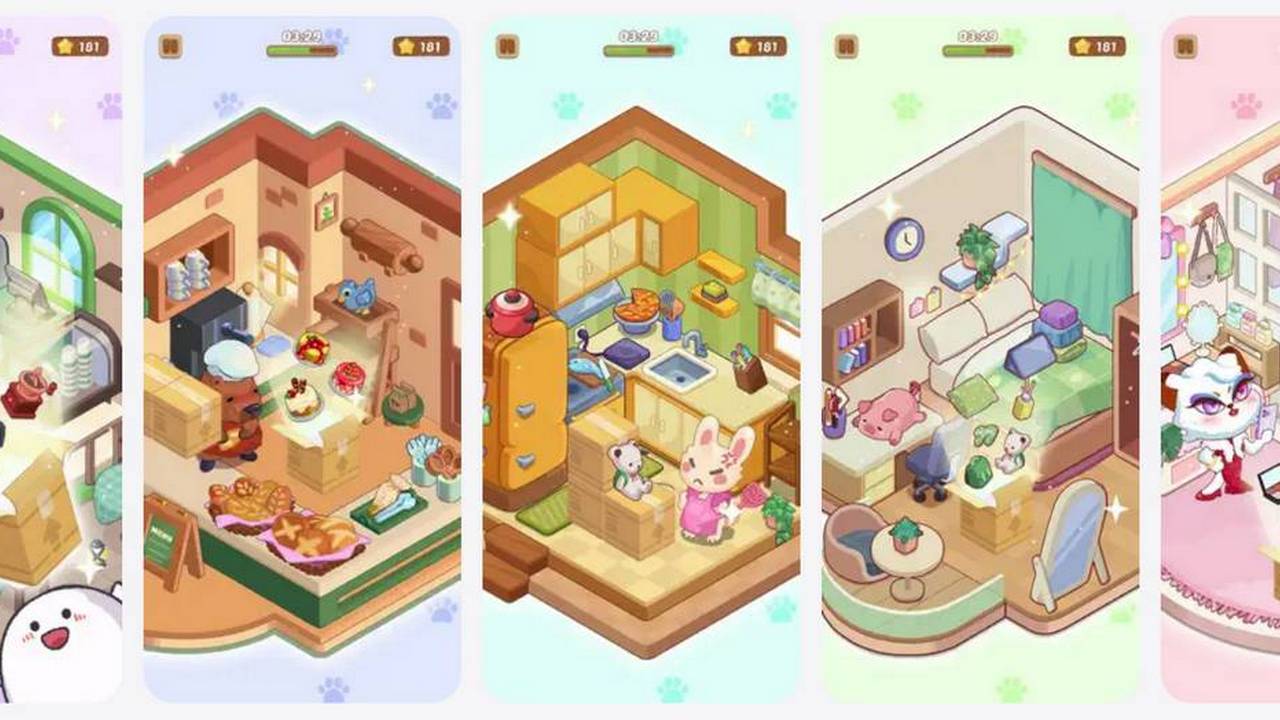Pause the game in the bakery room panel
Viewport: 1280px width, 720px height.
pyautogui.click(x=170, y=46)
